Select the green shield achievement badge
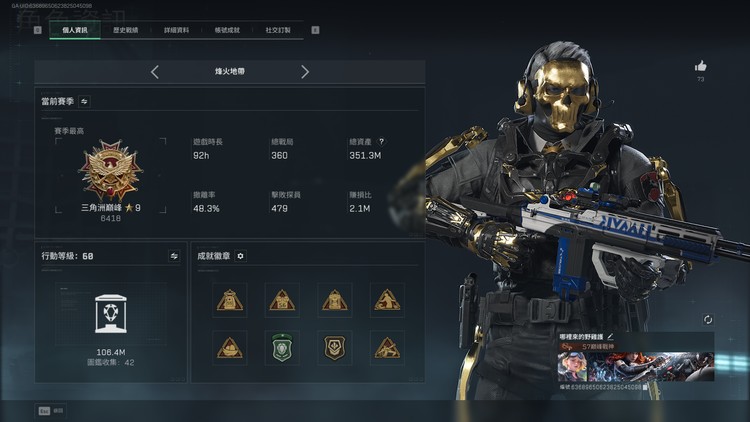 282,347
